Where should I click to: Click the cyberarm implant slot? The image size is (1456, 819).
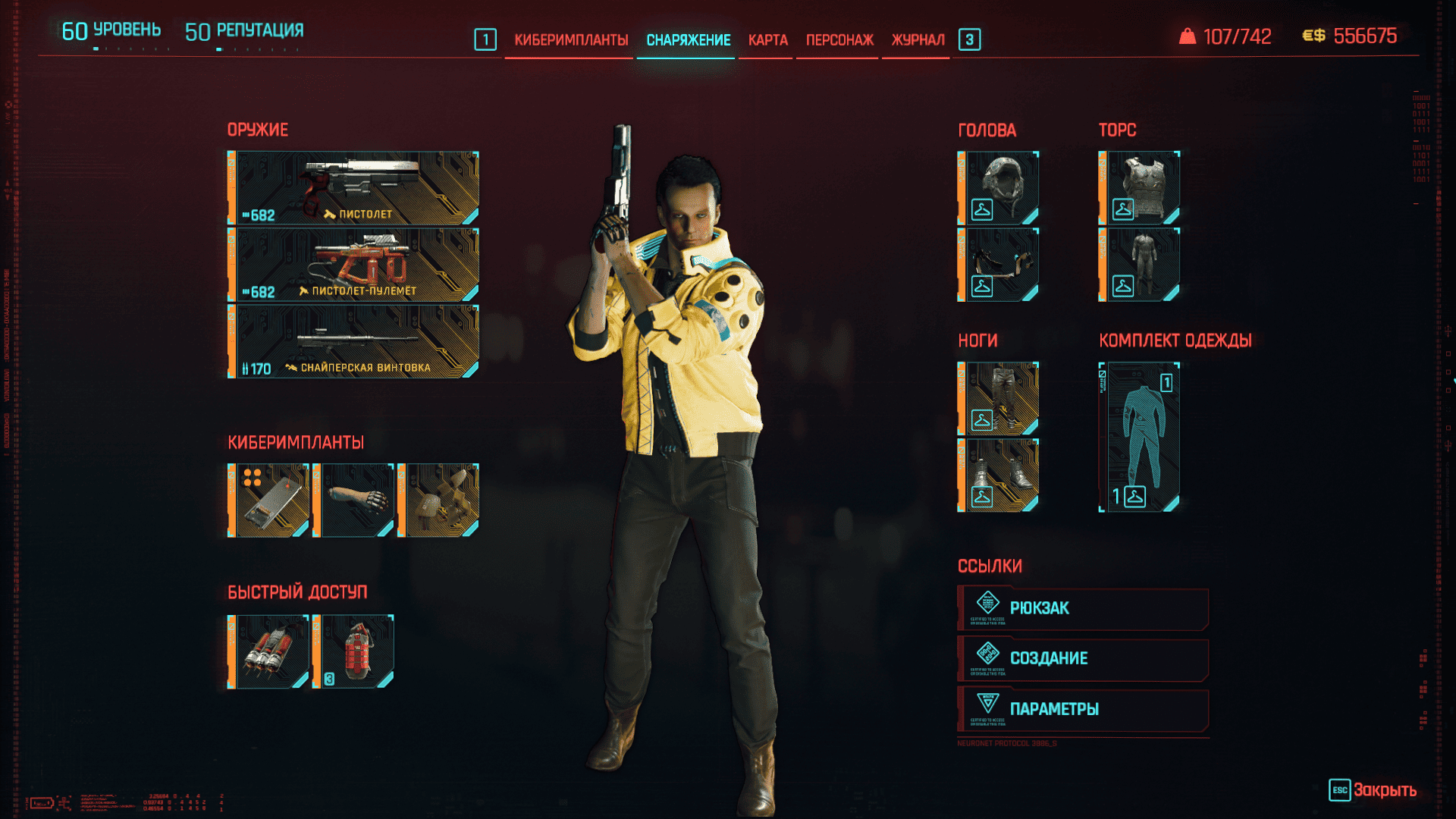coord(354,500)
